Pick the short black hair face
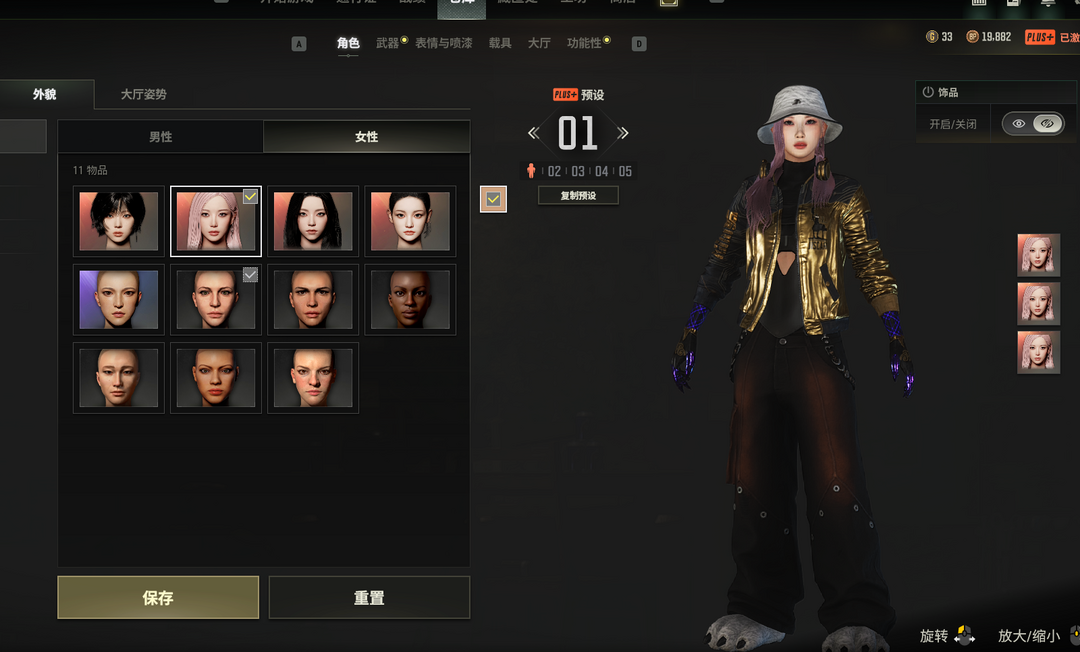The height and width of the screenshot is (652, 1080). coord(119,221)
